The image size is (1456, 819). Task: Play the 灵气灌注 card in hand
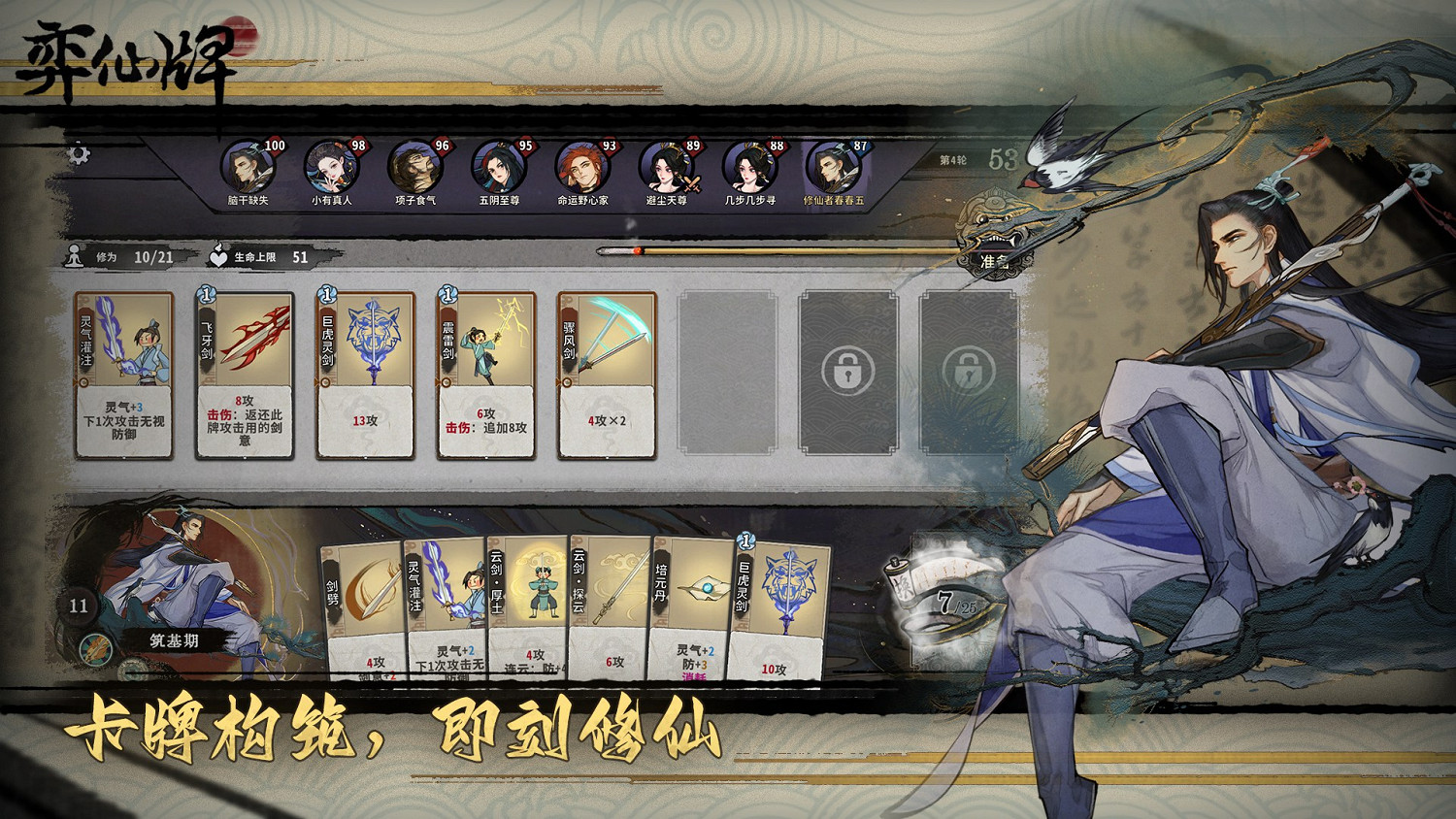coord(125,374)
